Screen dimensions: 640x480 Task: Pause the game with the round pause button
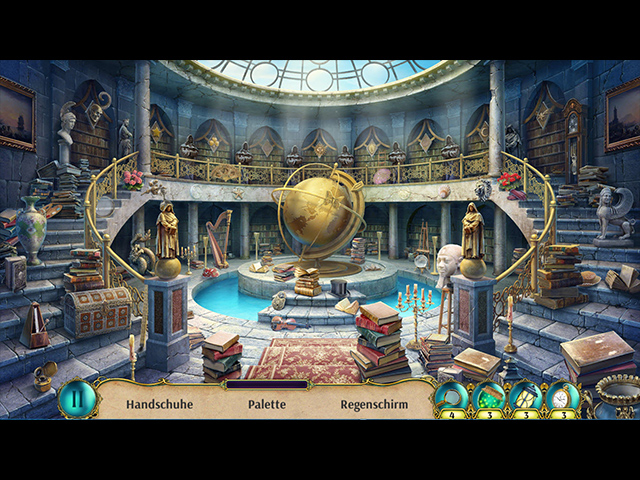pyautogui.click(x=76, y=399)
